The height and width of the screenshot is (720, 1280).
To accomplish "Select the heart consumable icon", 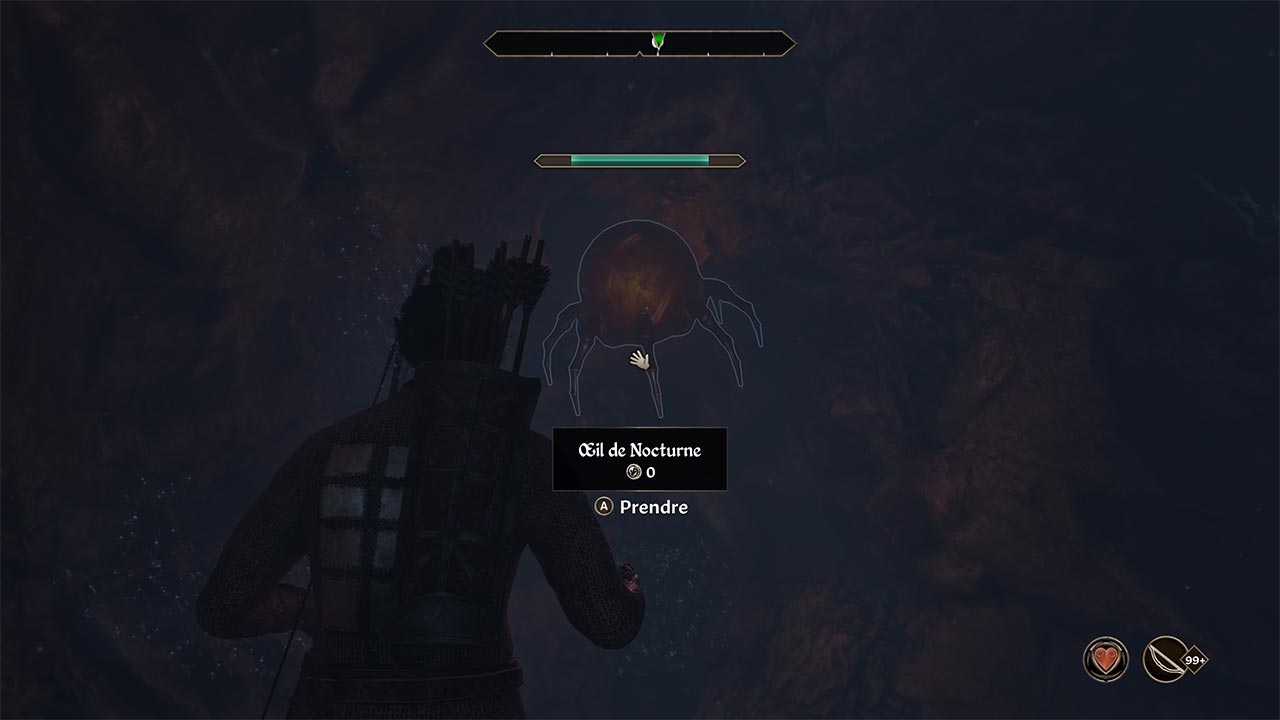I will coord(1105,660).
